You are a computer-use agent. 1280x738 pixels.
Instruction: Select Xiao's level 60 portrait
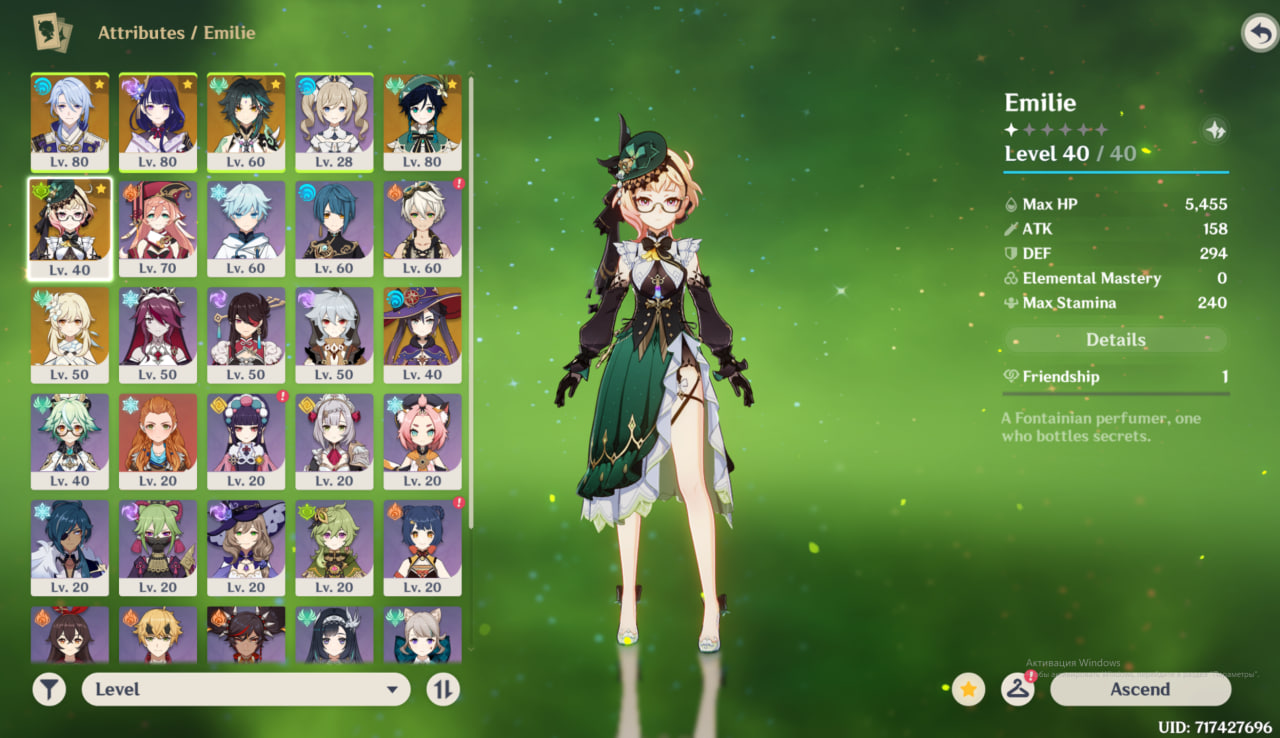coord(246,120)
